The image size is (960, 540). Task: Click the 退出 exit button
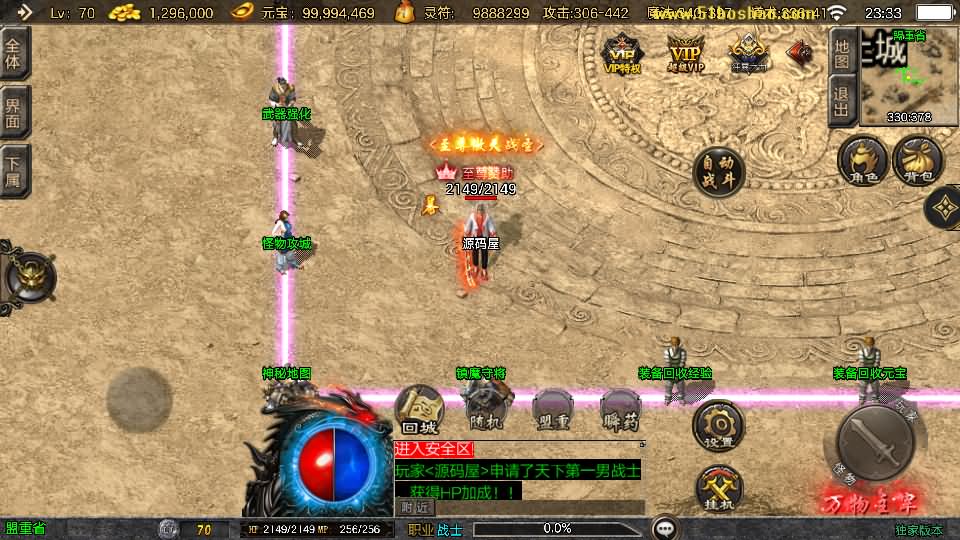843,103
